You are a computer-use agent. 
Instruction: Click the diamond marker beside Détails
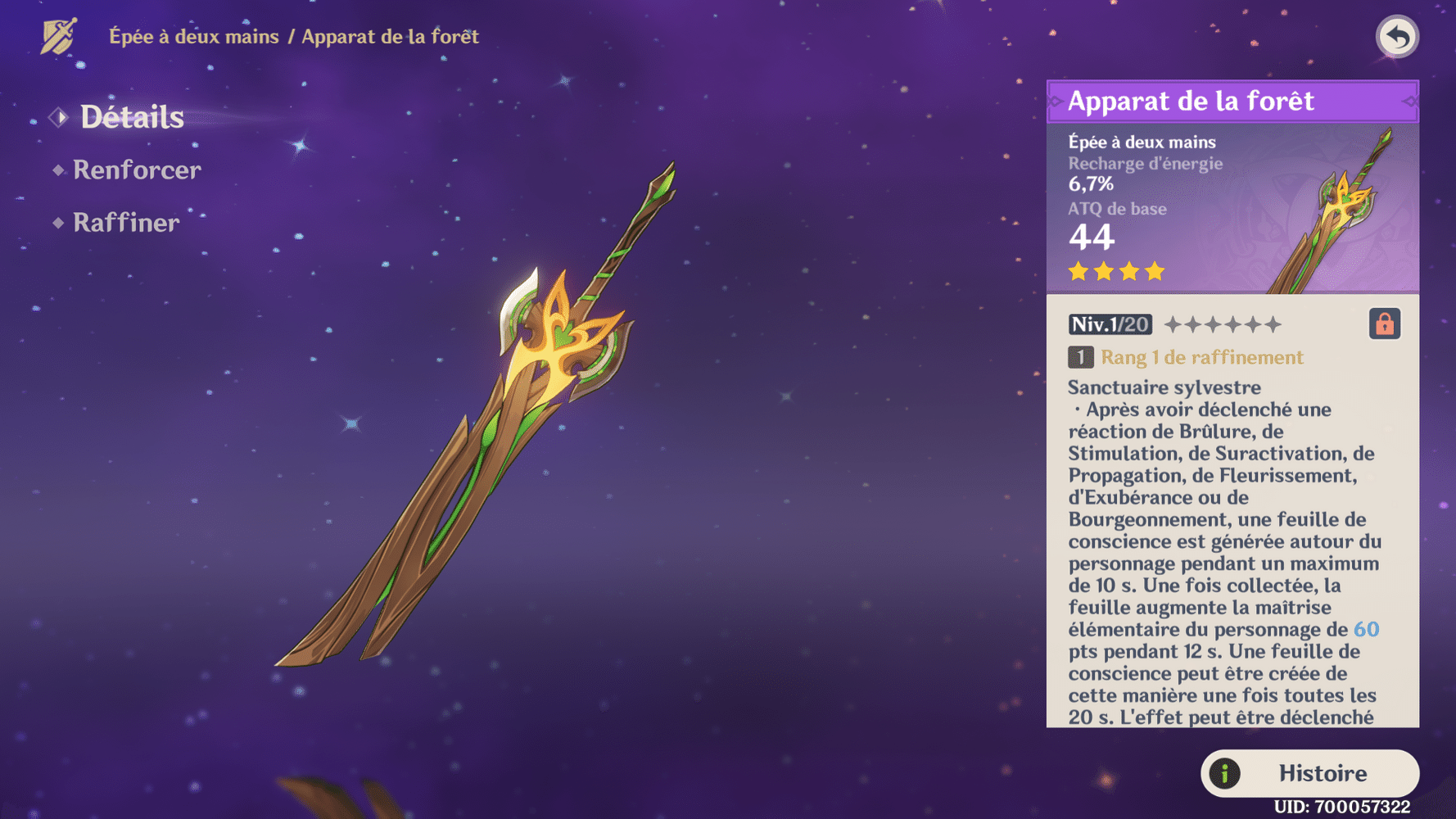(57, 116)
